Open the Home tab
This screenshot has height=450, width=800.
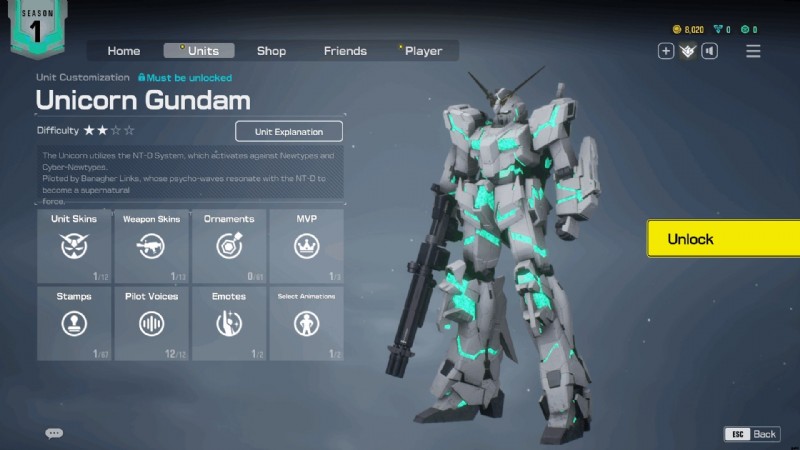click(x=124, y=51)
